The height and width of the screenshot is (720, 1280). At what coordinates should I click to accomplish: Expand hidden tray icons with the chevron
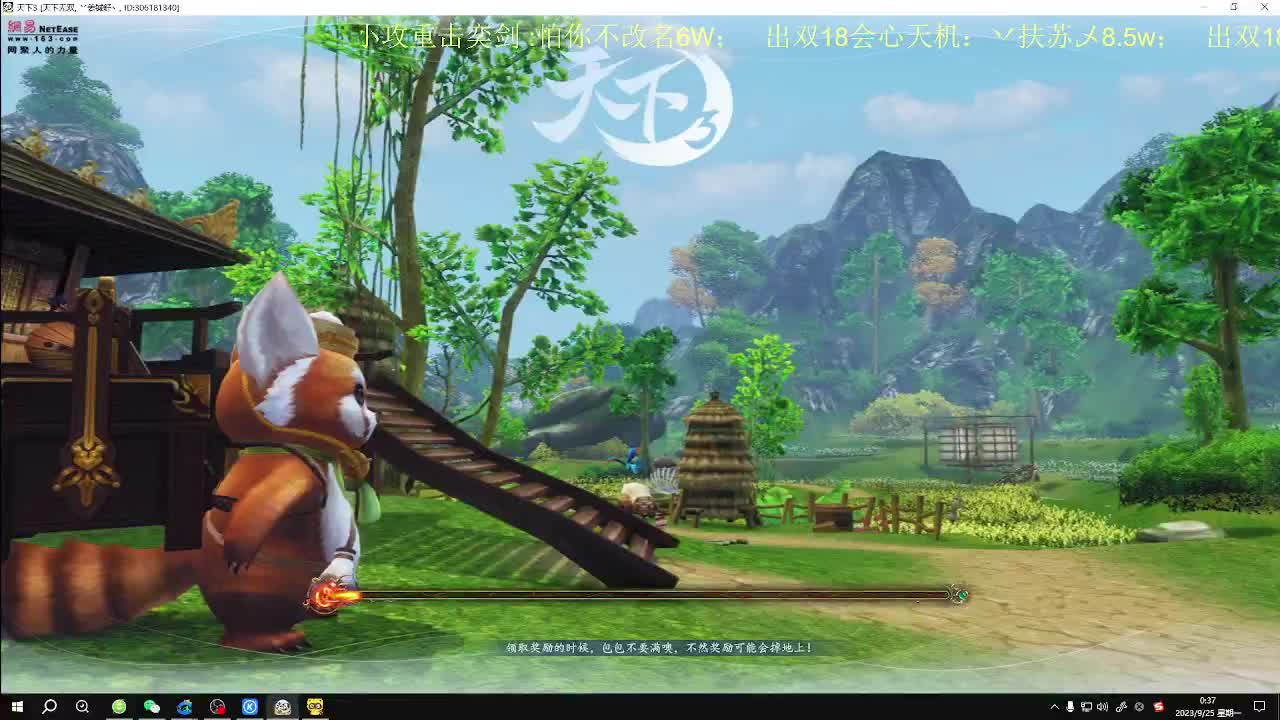pos(1055,707)
